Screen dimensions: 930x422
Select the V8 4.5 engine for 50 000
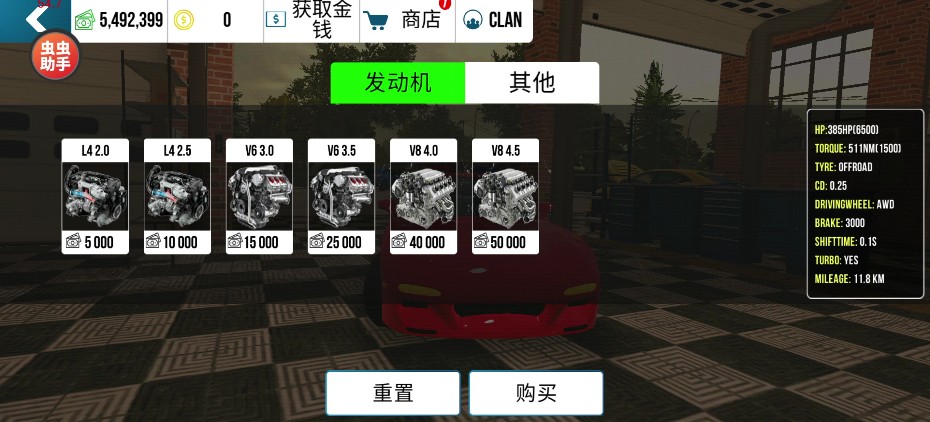(x=505, y=196)
